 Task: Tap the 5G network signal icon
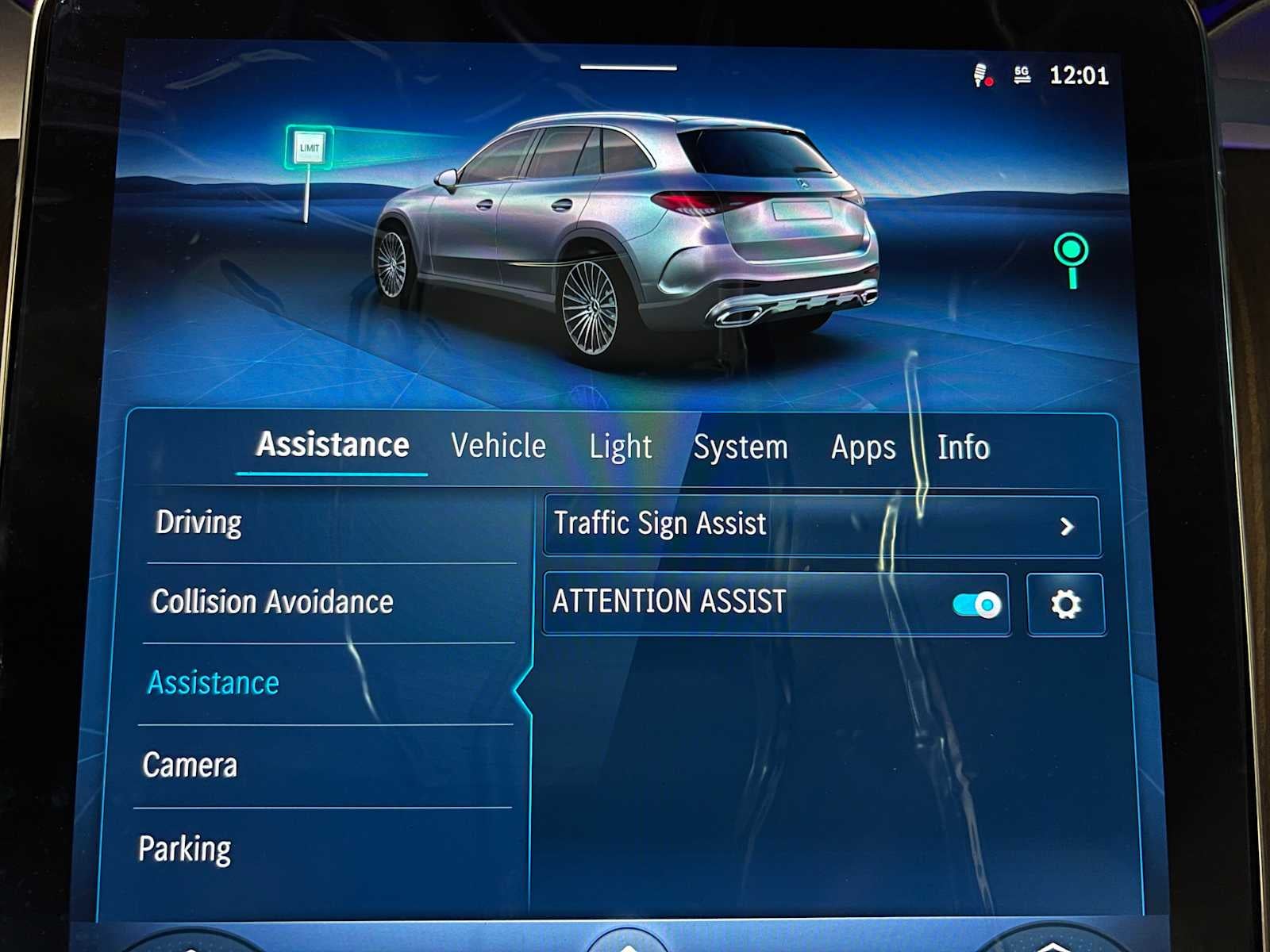pos(1024,77)
